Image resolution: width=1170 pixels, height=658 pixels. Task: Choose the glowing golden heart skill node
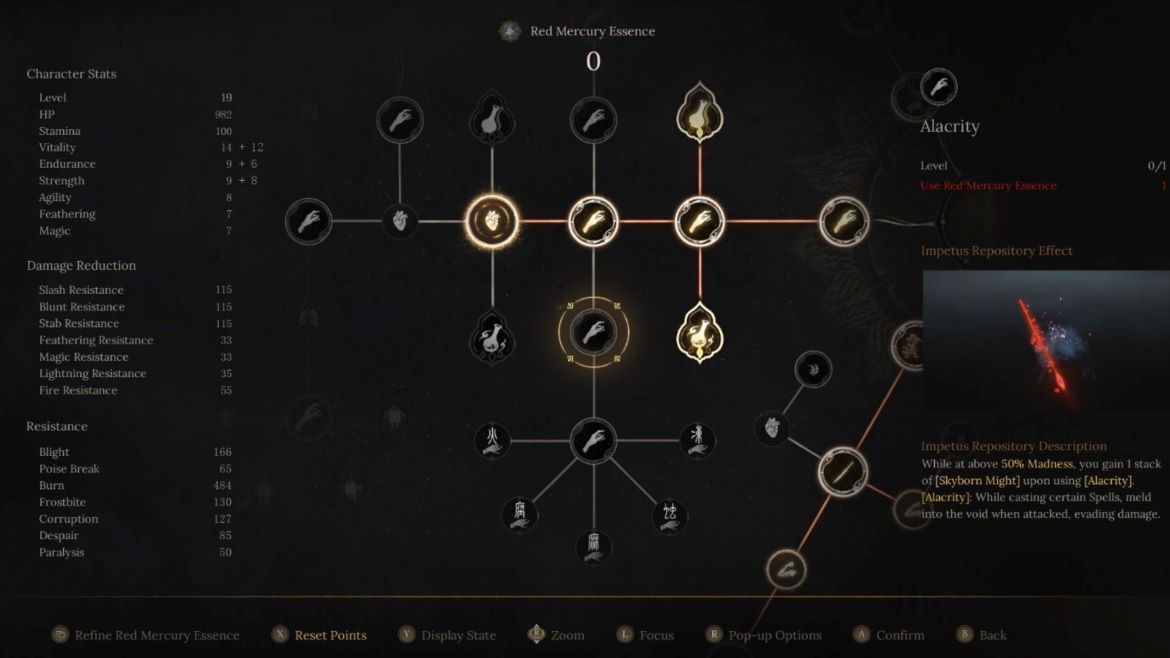pyautogui.click(x=491, y=221)
